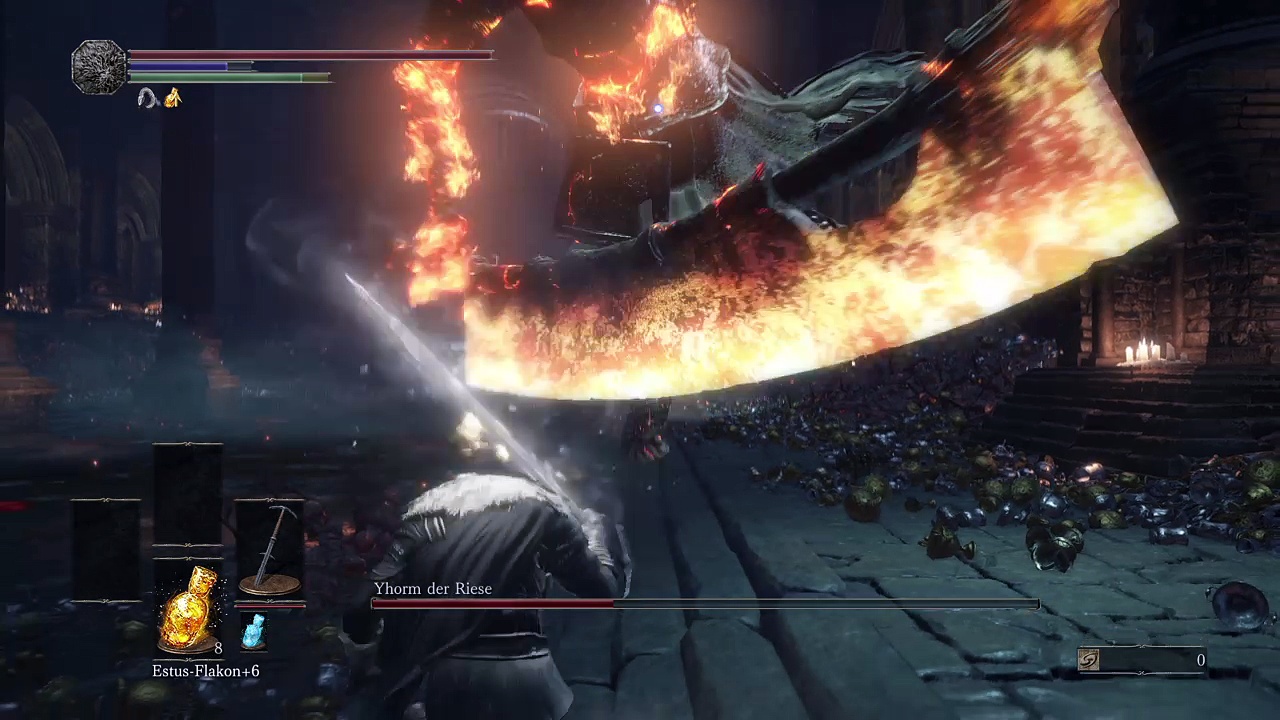Screen dimensions: 1280x720
Task: Inspect the grey serpent status effect icon
Action: [149, 98]
